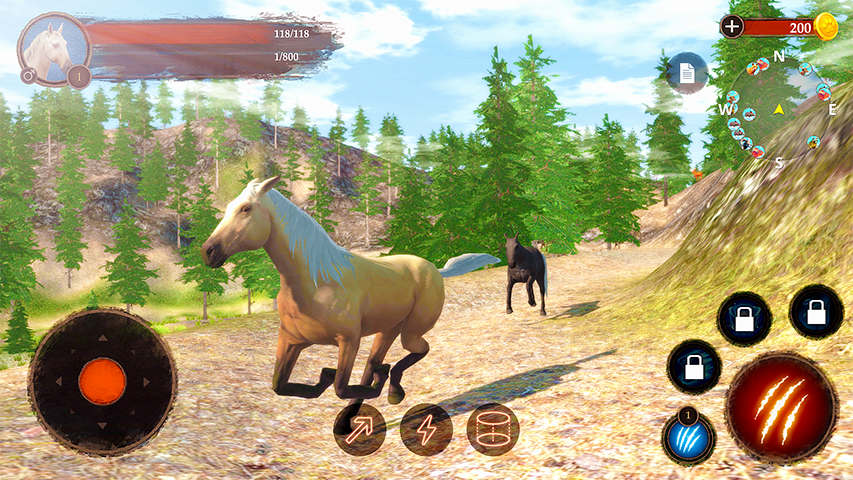Open the compass minimap
This screenshot has width=853, height=480.
tap(778, 108)
